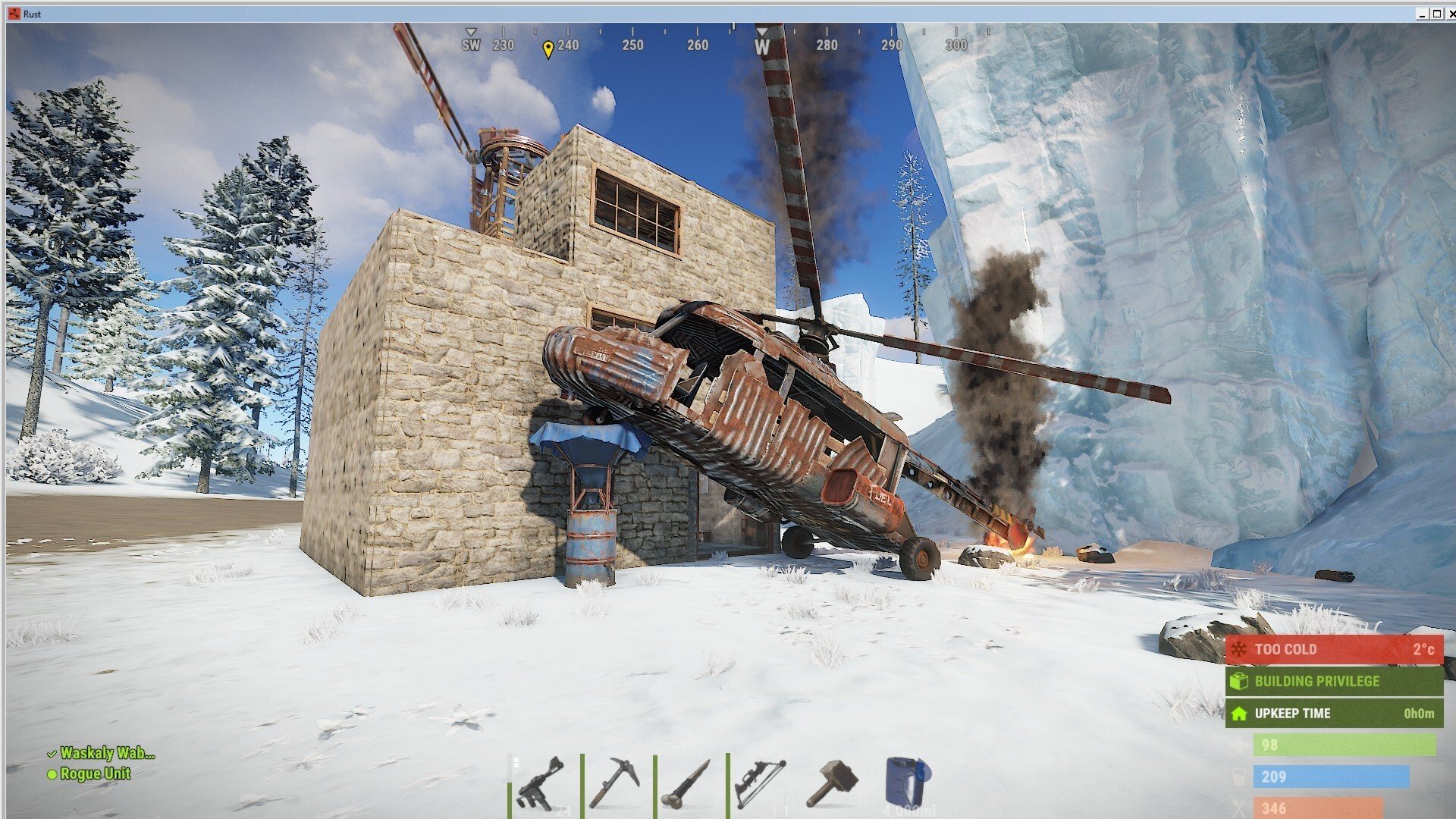
Task: Click the green health bar showing 98
Action: coord(1346,745)
